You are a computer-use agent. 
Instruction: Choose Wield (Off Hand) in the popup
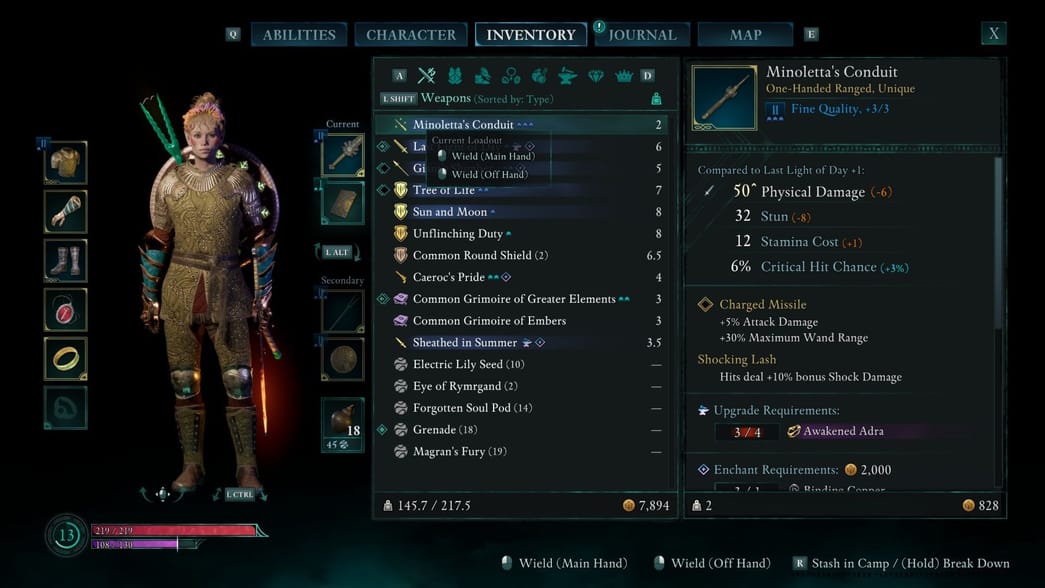click(x=488, y=174)
